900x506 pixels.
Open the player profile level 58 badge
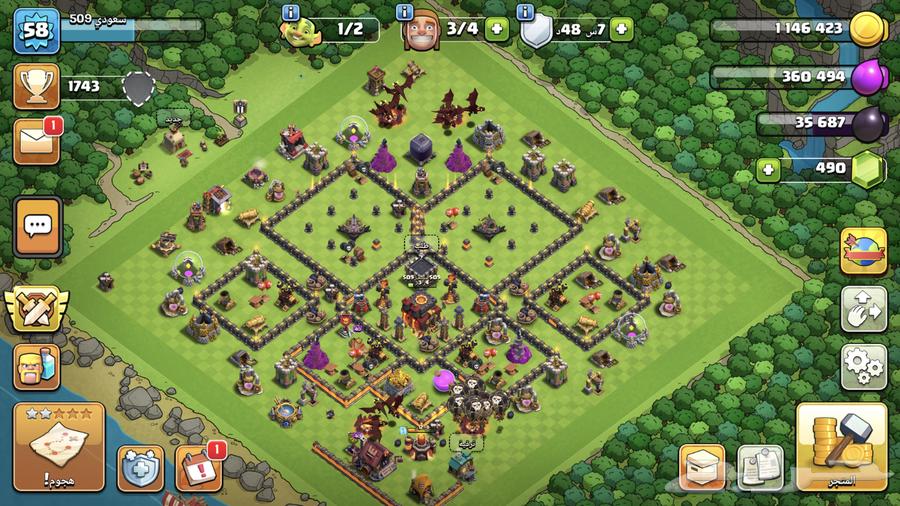point(36,31)
